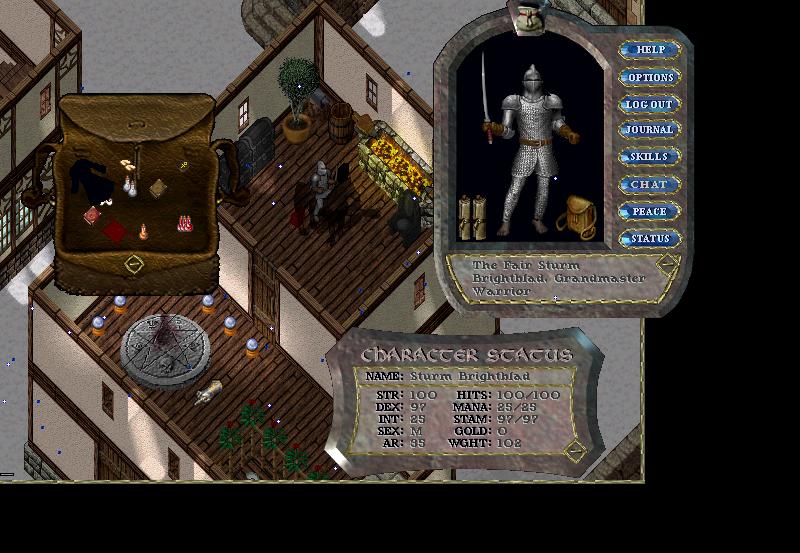Minimize the Character Status panel

pos(574,451)
